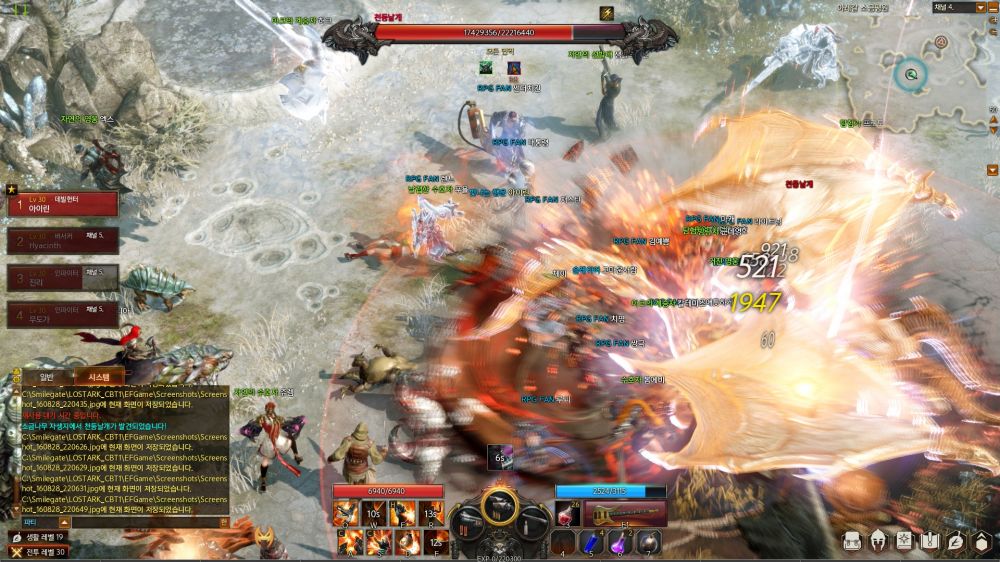Use the red health potion slot

click(564, 514)
